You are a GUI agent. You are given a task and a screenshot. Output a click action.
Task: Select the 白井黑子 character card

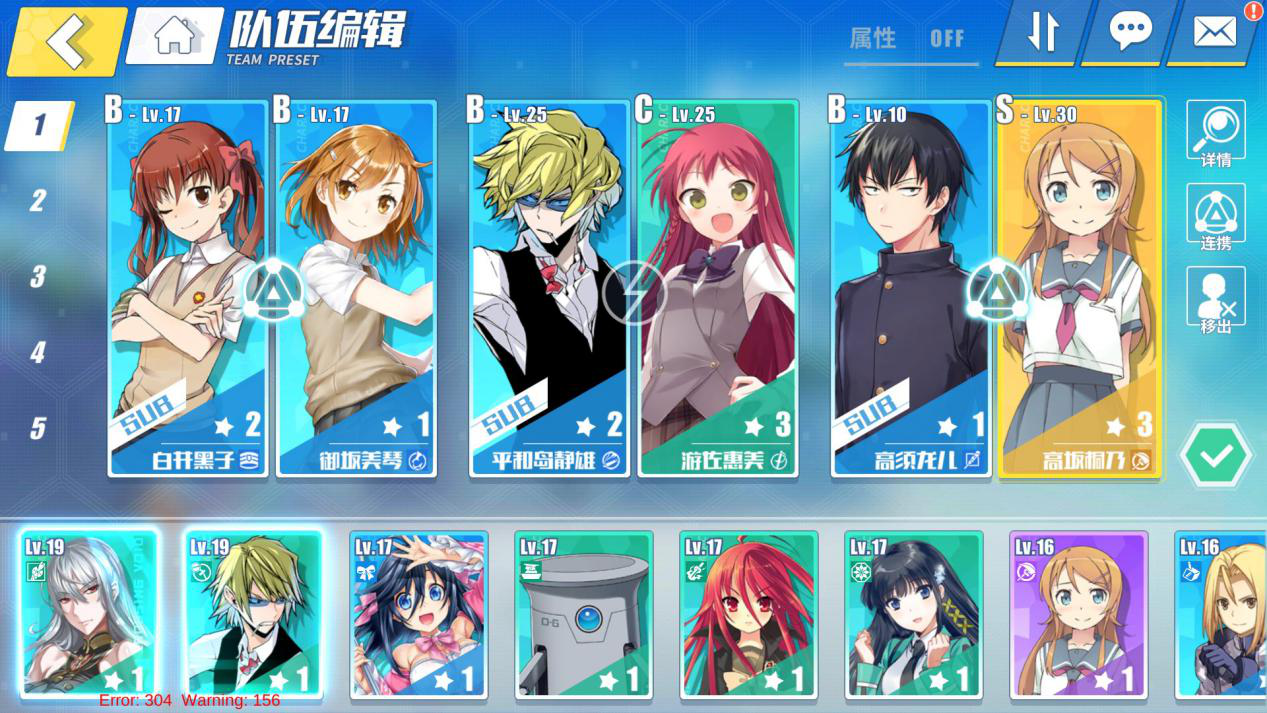click(x=187, y=290)
